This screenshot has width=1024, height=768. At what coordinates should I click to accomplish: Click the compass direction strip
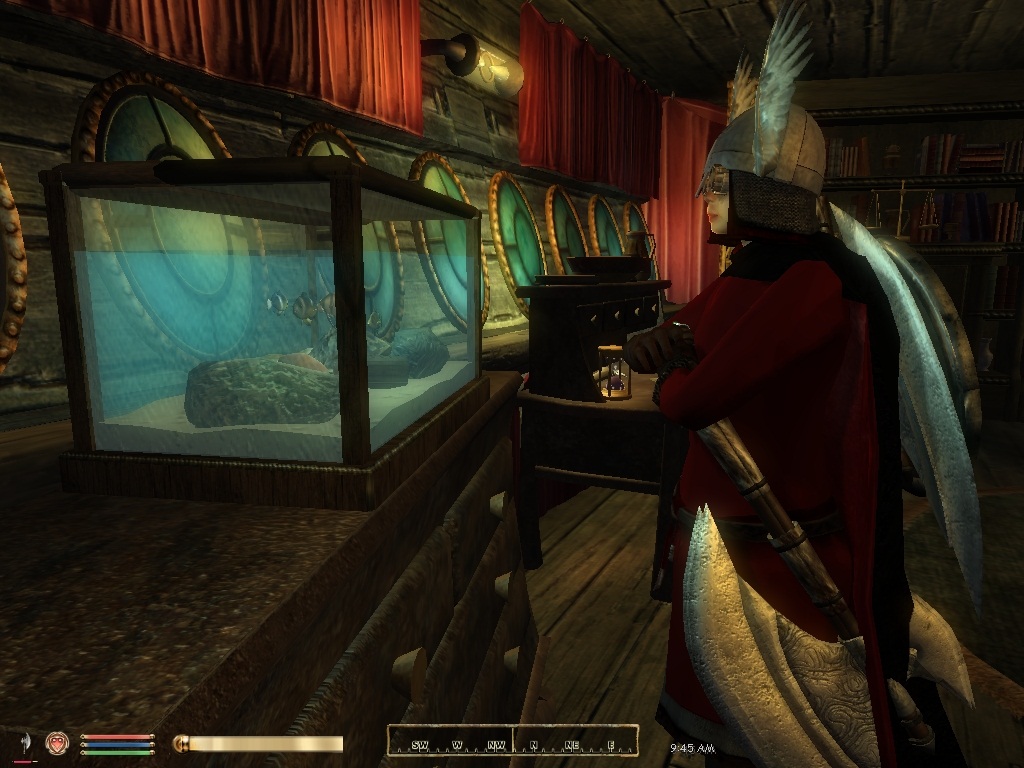coord(512,742)
